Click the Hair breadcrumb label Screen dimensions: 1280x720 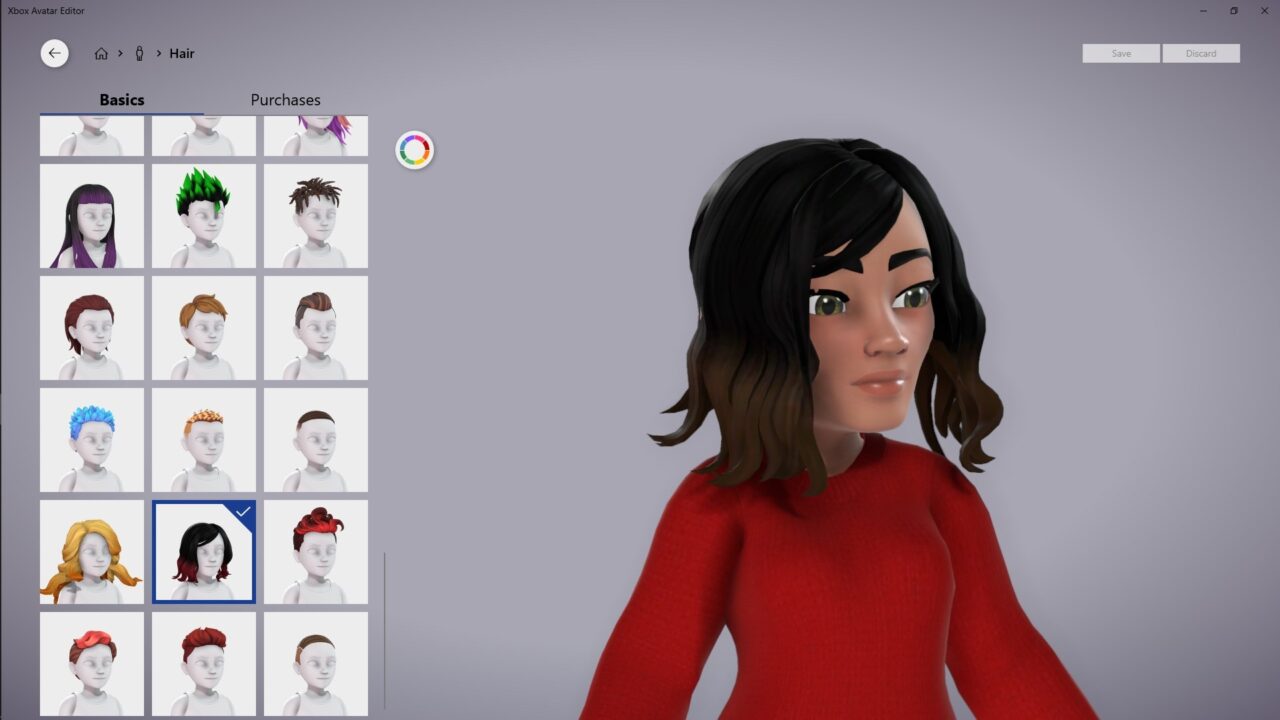[x=182, y=53]
